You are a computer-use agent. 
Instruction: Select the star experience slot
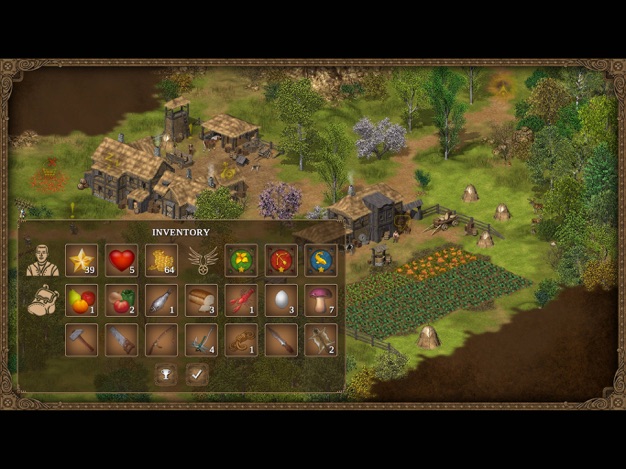81,260
